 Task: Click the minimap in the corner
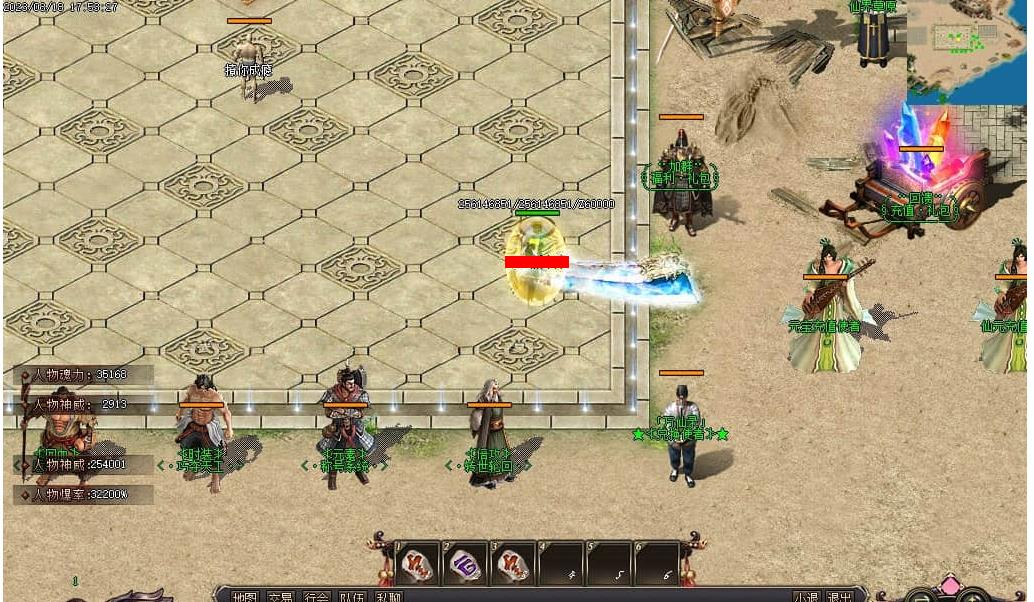click(x=968, y=52)
